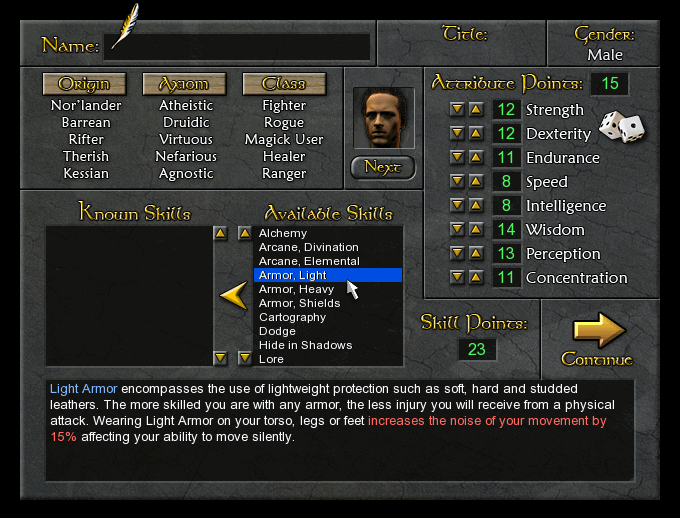Add selected skill with the left arrow
The width and height of the screenshot is (680, 518).
233,295
